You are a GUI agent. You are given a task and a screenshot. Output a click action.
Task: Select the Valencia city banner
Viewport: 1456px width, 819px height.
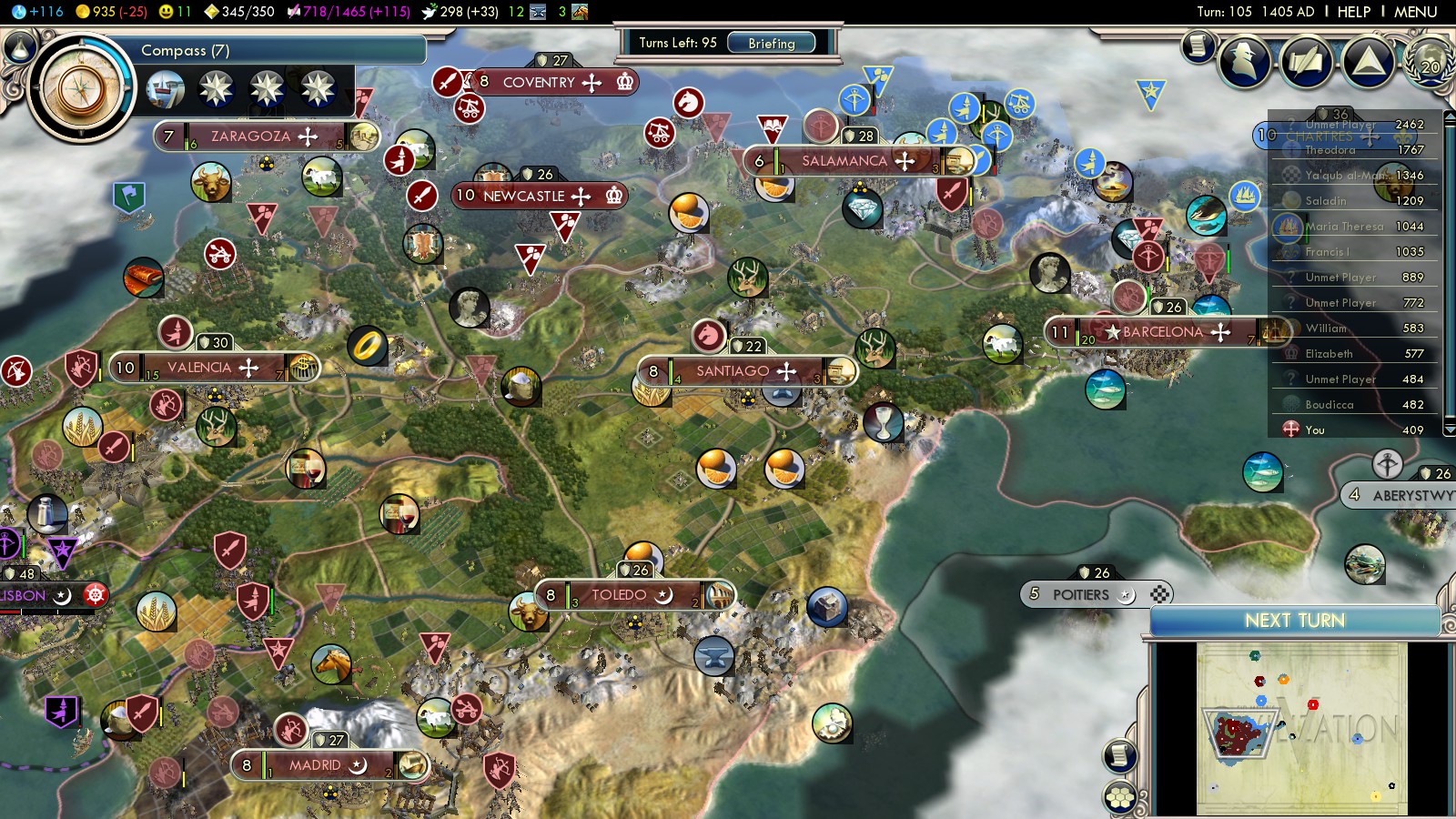[x=199, y=368]
